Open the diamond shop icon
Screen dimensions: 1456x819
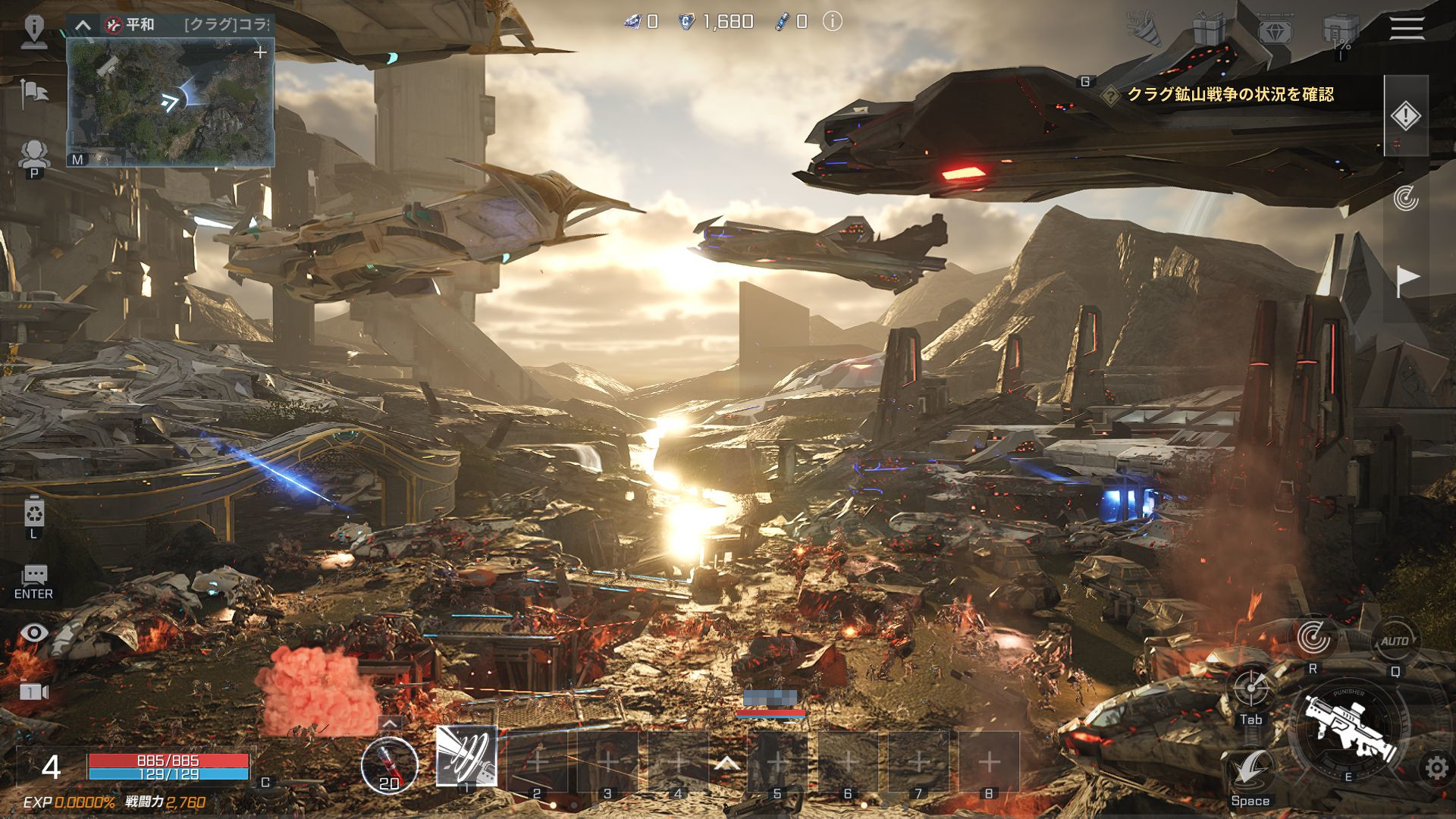(1275, 30)
